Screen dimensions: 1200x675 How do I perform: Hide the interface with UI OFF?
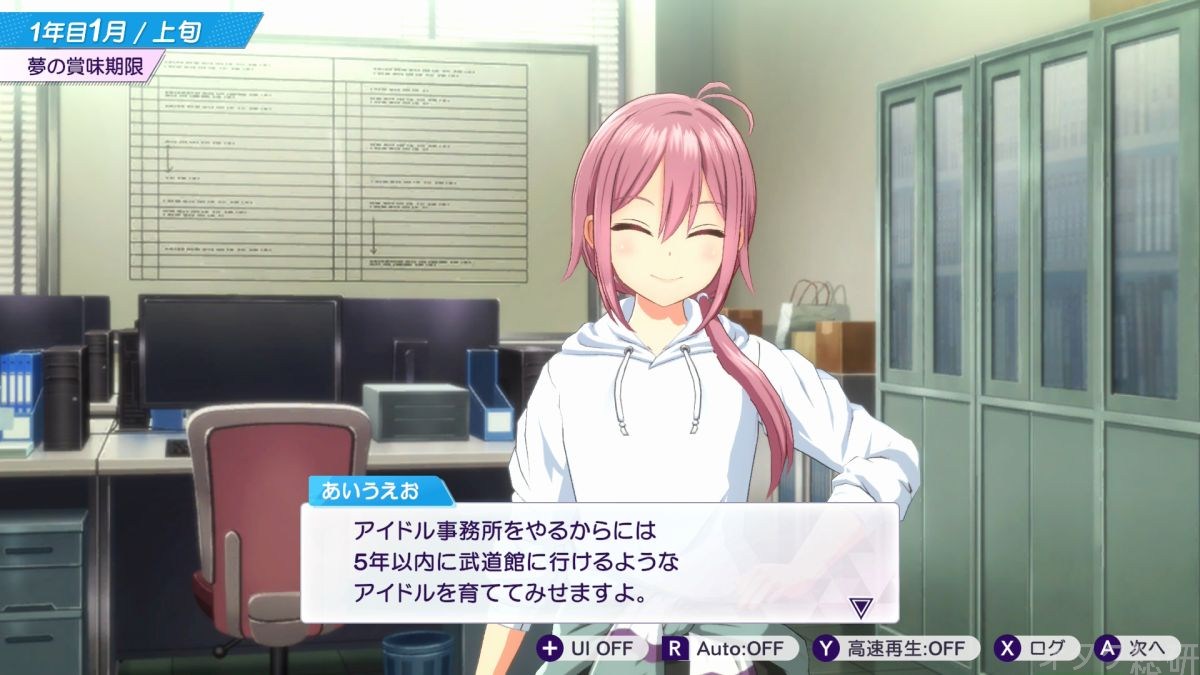589,648
